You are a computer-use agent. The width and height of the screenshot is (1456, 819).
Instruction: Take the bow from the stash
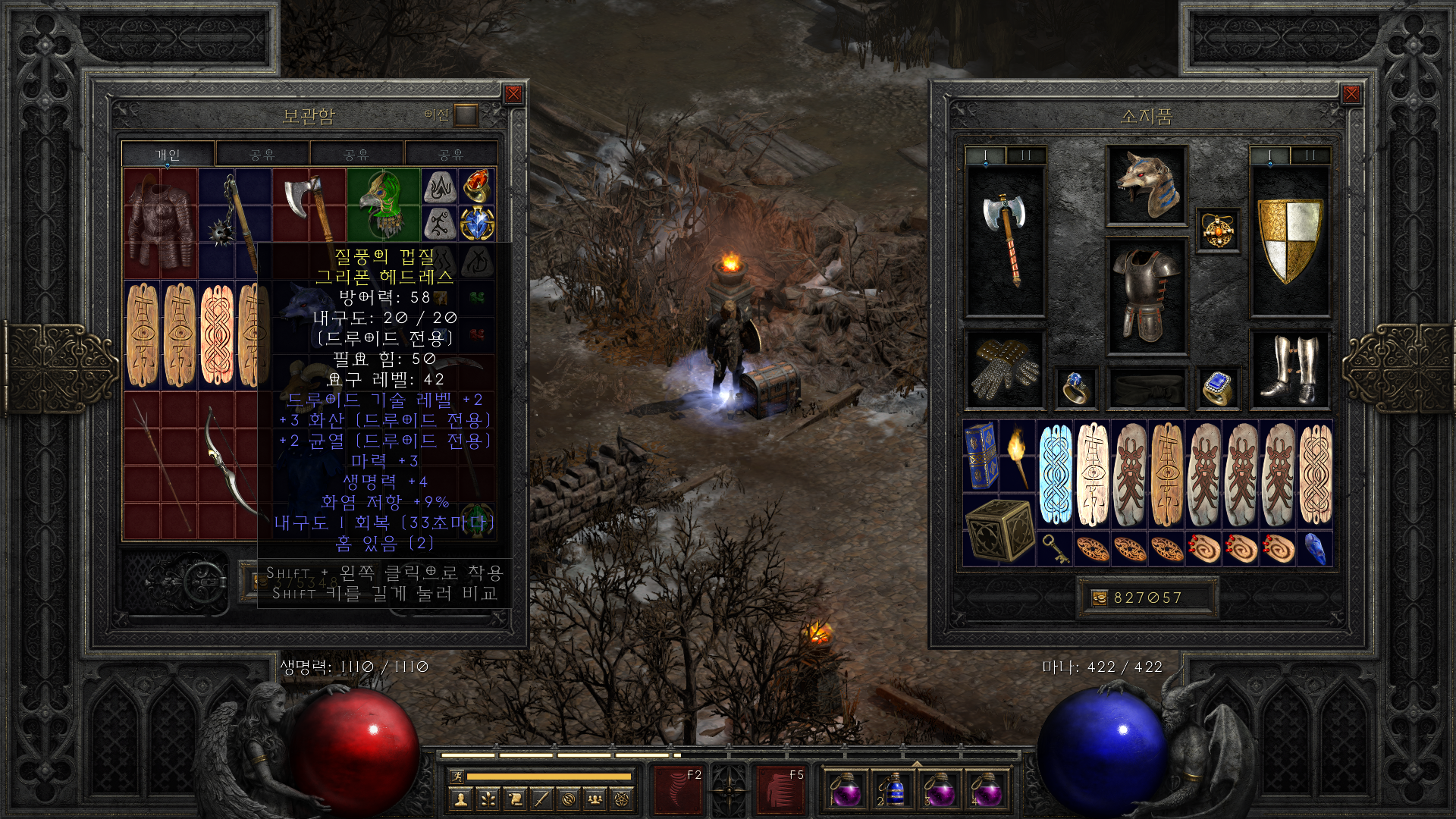coord(227,463)
